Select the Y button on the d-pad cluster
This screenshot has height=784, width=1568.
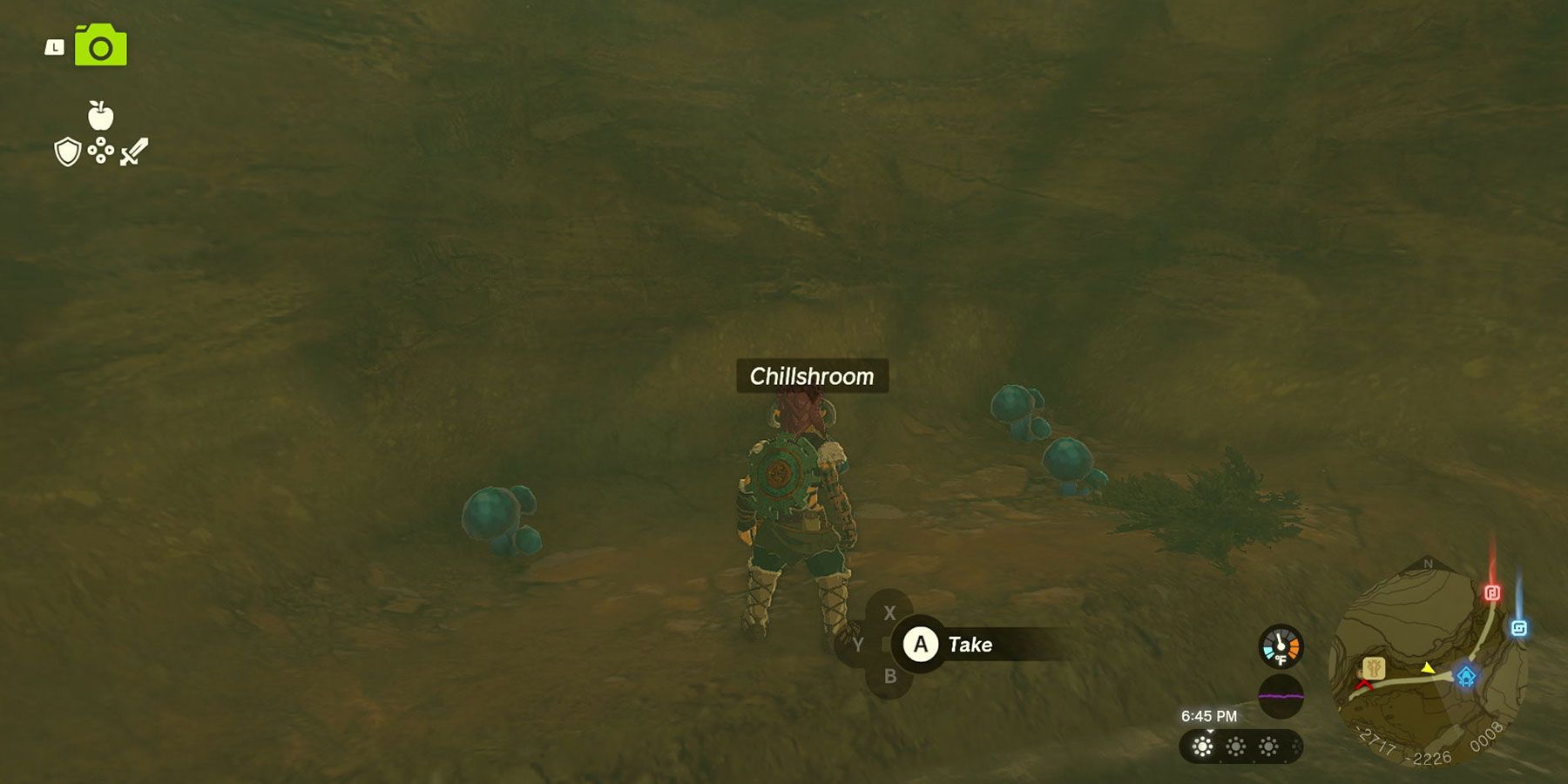[x=858, y=645]
